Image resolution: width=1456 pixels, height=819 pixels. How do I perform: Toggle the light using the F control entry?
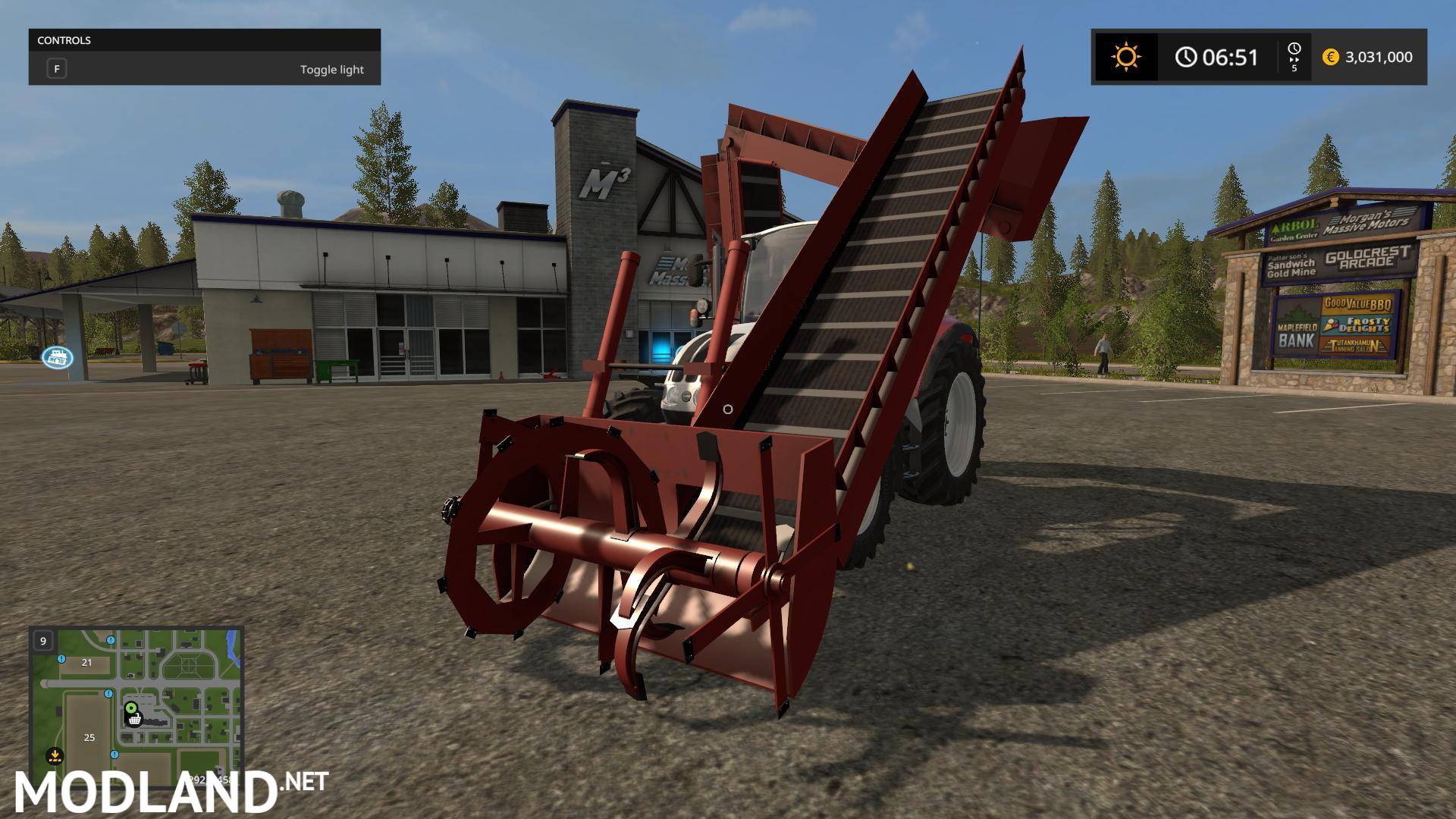coord(57,68)
